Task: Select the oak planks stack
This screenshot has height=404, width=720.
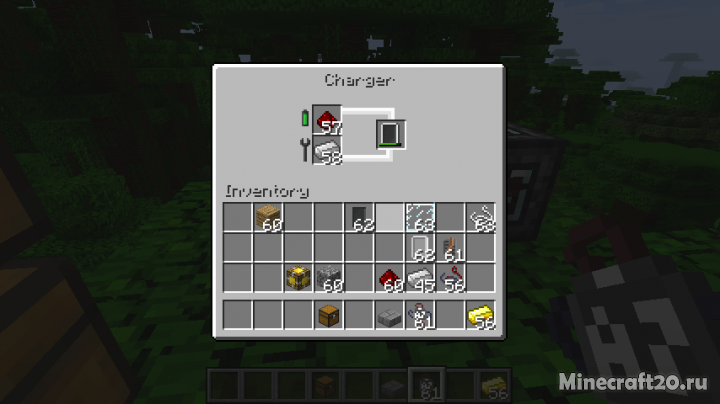Action: (268, 217)
